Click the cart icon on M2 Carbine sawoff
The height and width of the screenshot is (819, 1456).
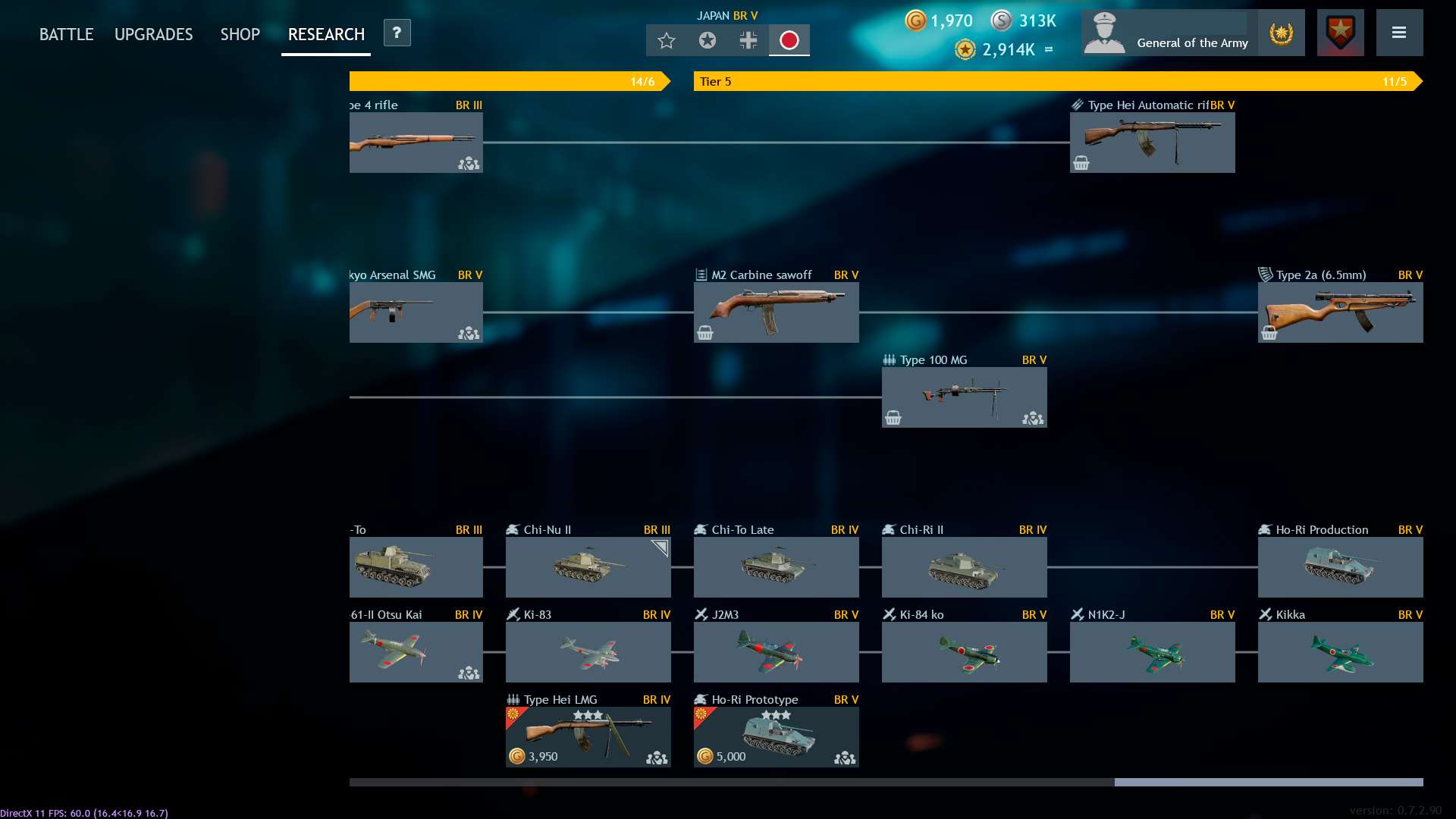(x=705, y=332)
